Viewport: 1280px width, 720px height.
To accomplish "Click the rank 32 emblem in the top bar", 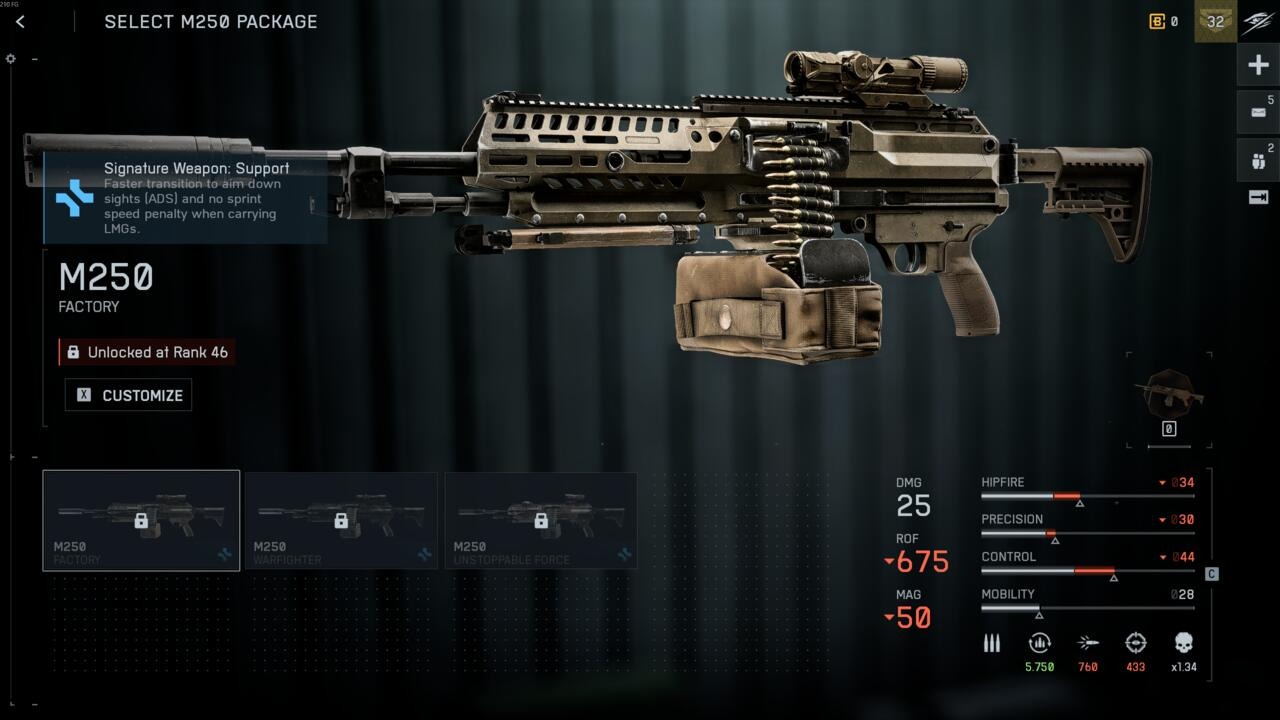I will coord(1214,21).
